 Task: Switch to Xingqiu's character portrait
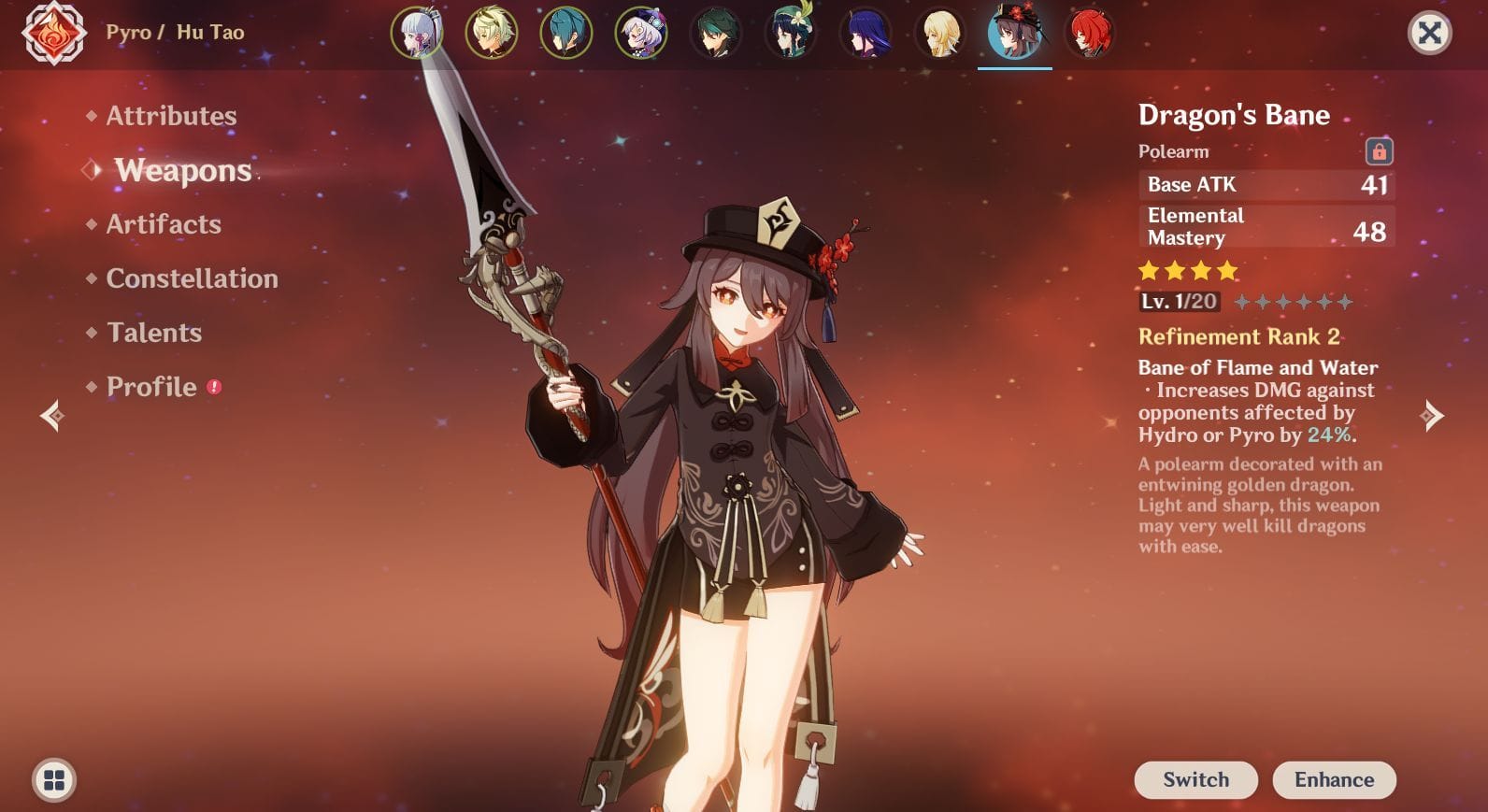pos(568,33)
